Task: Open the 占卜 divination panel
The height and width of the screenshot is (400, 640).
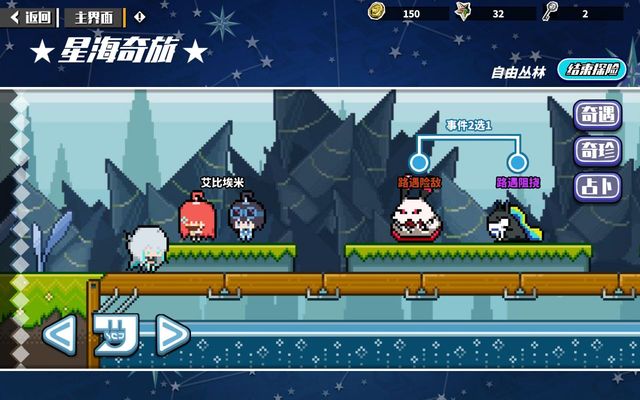Action: point(598,187)
